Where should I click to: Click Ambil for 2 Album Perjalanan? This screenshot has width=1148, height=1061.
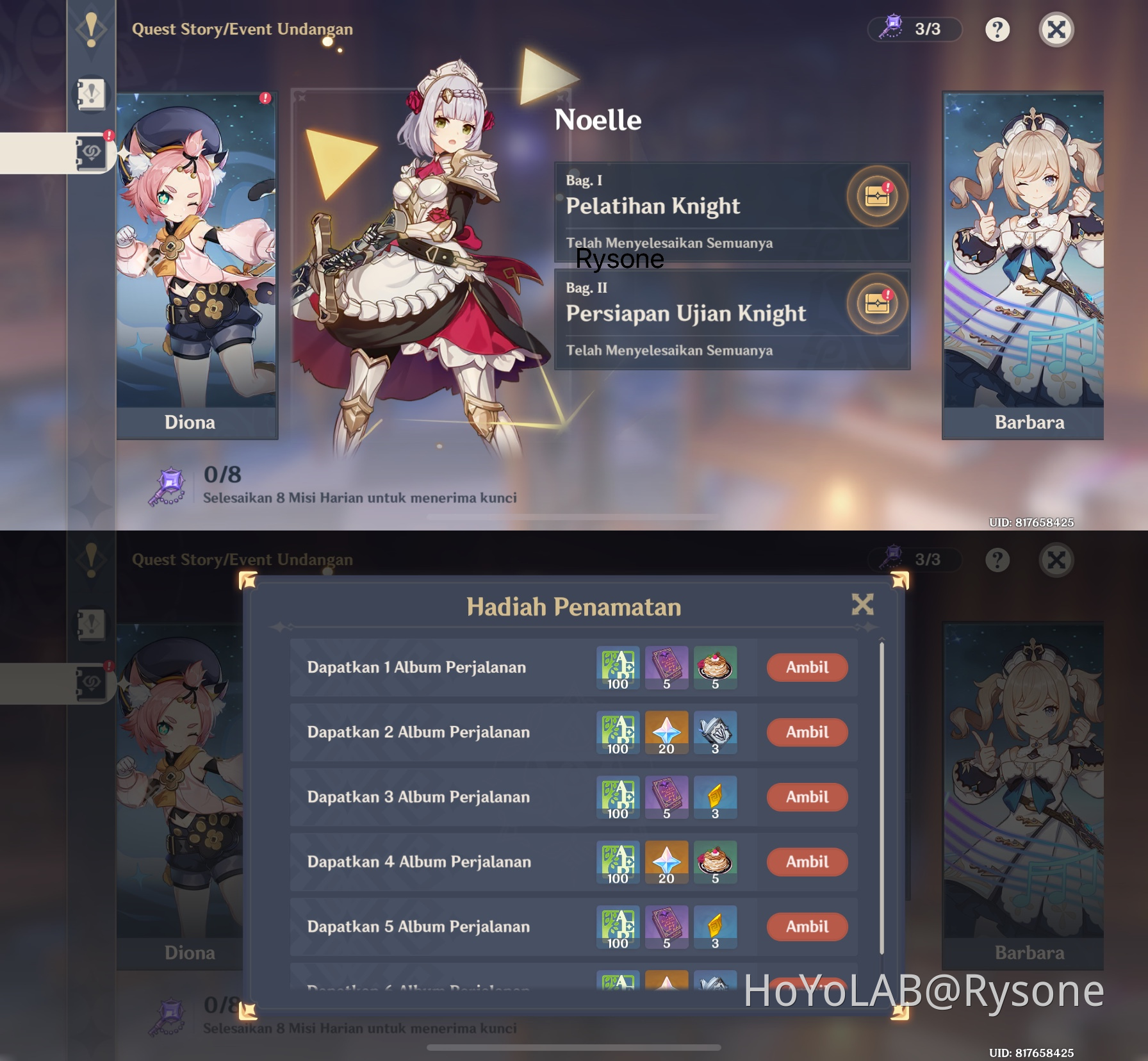(807, 732)
